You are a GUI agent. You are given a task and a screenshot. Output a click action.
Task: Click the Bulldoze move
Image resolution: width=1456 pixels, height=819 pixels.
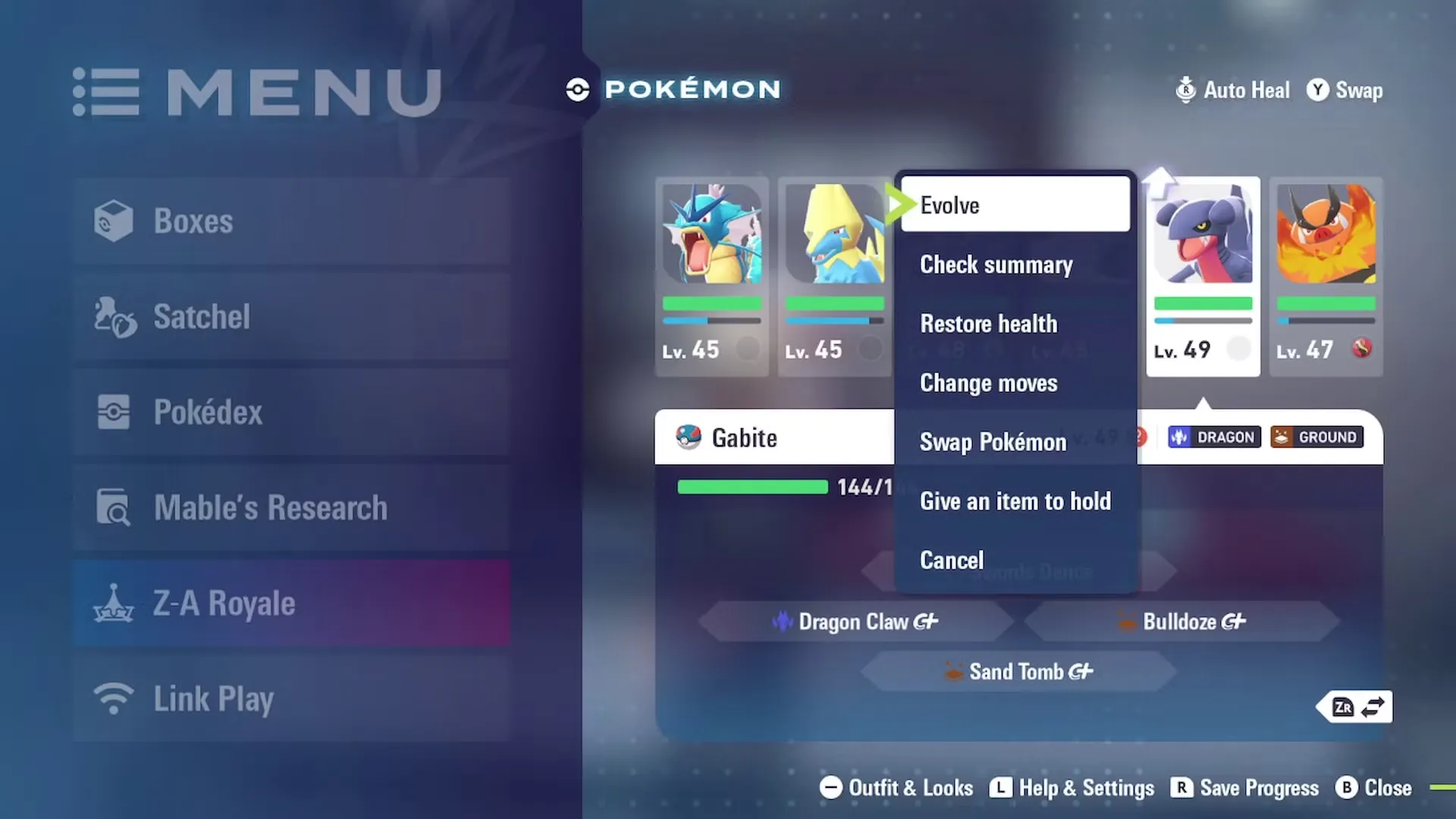click(x=1181, y=622)
